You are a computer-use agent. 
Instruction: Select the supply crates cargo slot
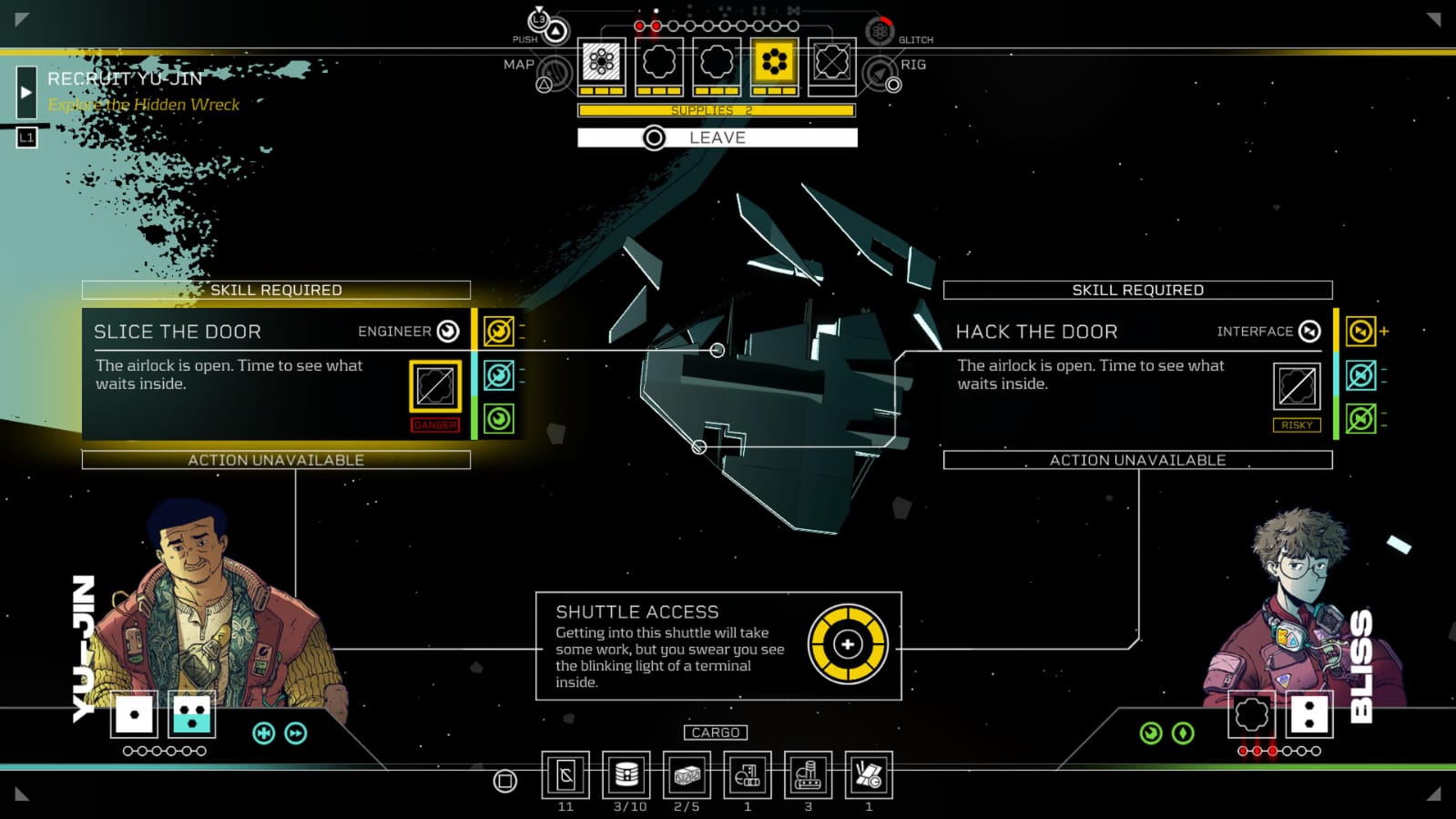coord(687,775)
